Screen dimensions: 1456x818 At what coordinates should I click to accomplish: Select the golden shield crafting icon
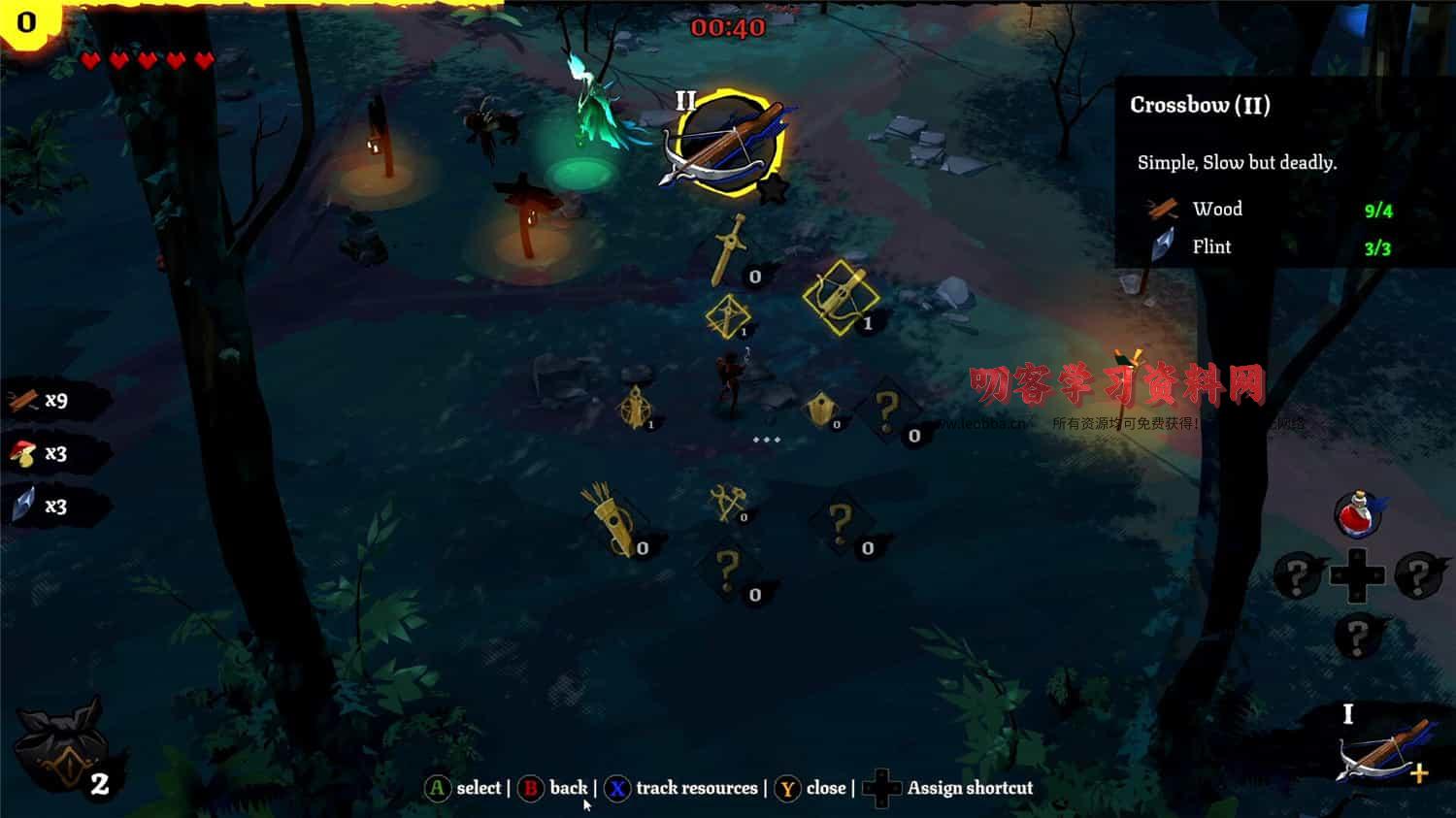(x=821, y=409)
